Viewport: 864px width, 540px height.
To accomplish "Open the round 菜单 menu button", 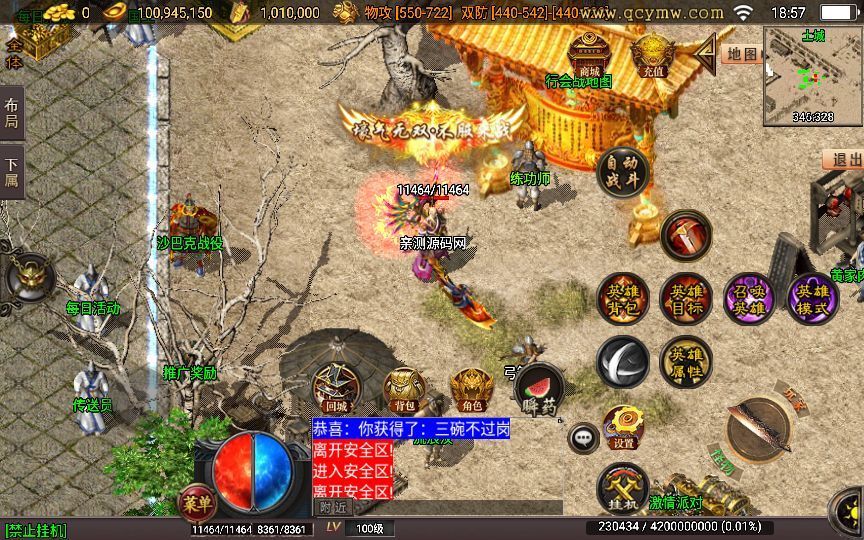I will coord(194,499).
